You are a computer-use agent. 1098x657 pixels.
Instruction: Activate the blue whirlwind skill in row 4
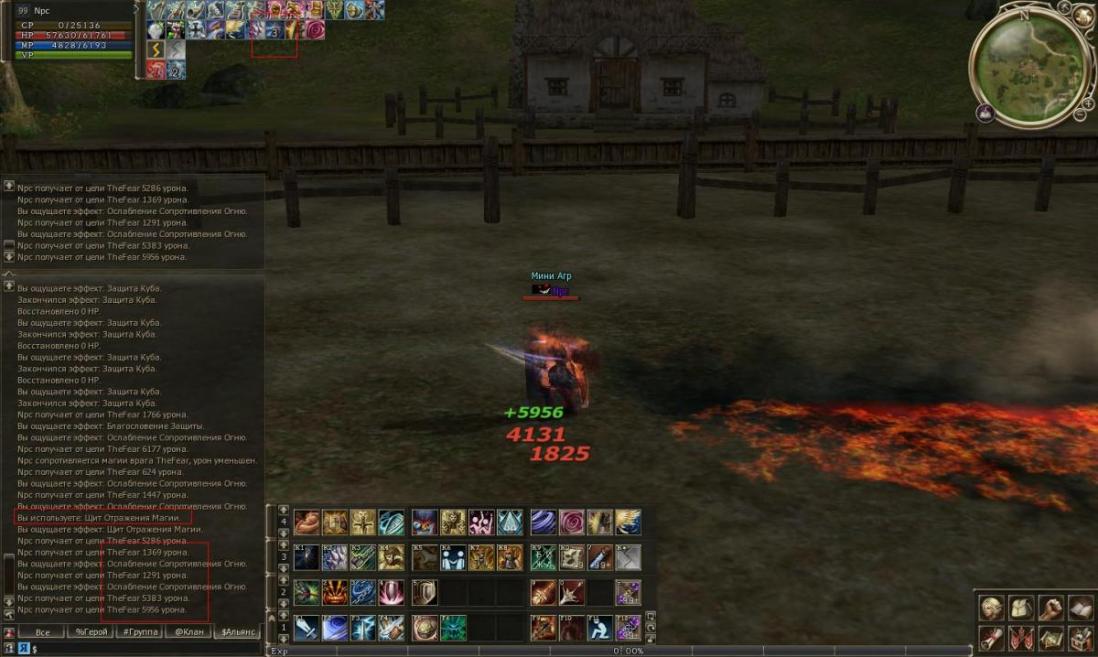coord(543,522)
